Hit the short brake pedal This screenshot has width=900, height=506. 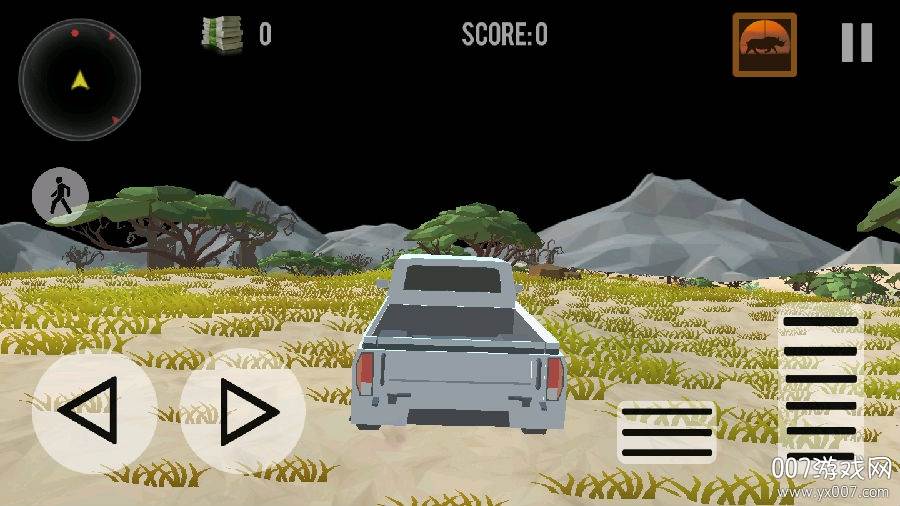point(667,432)
